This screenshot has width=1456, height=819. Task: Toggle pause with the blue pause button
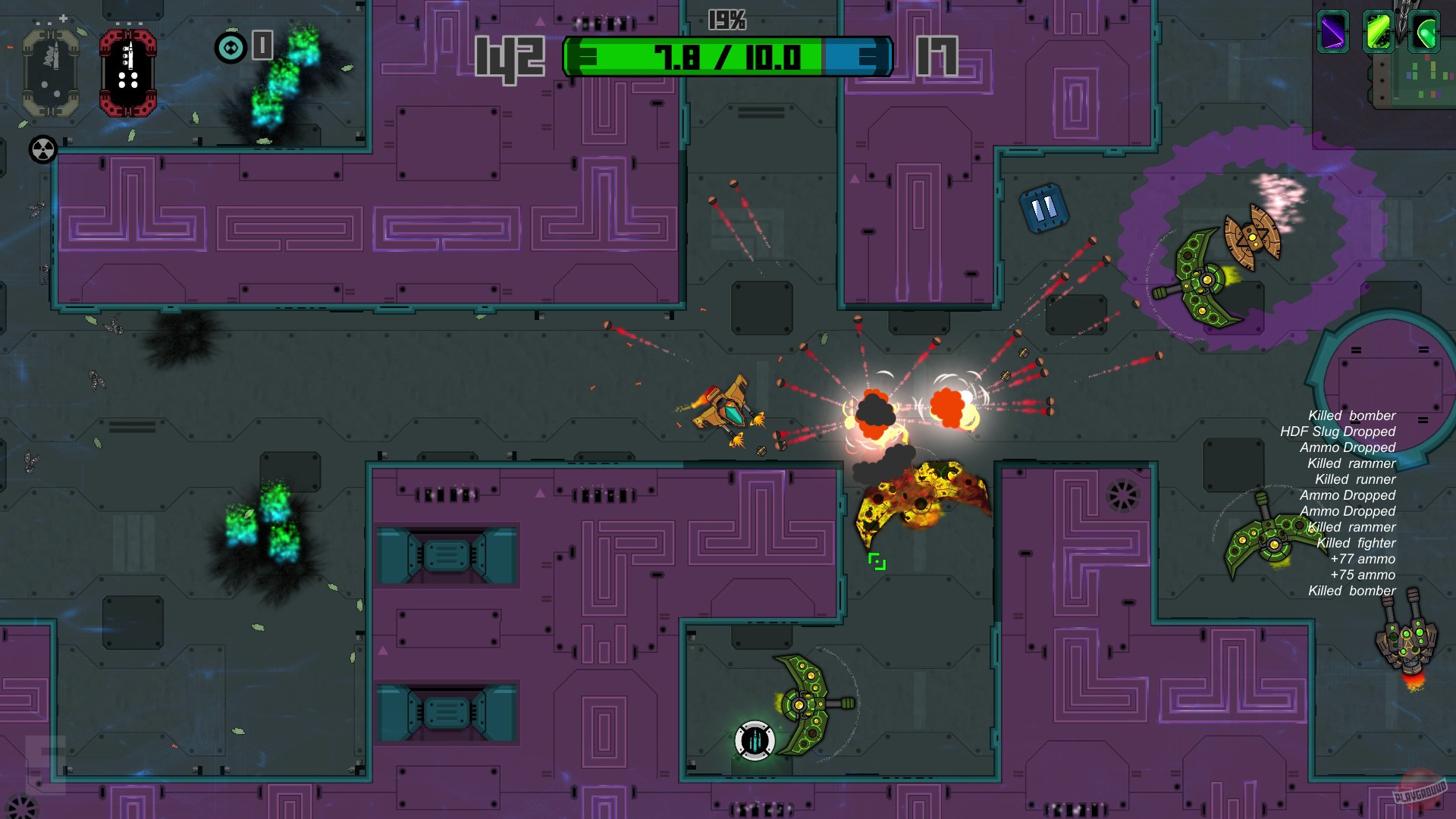click(x=1043, y=206)
